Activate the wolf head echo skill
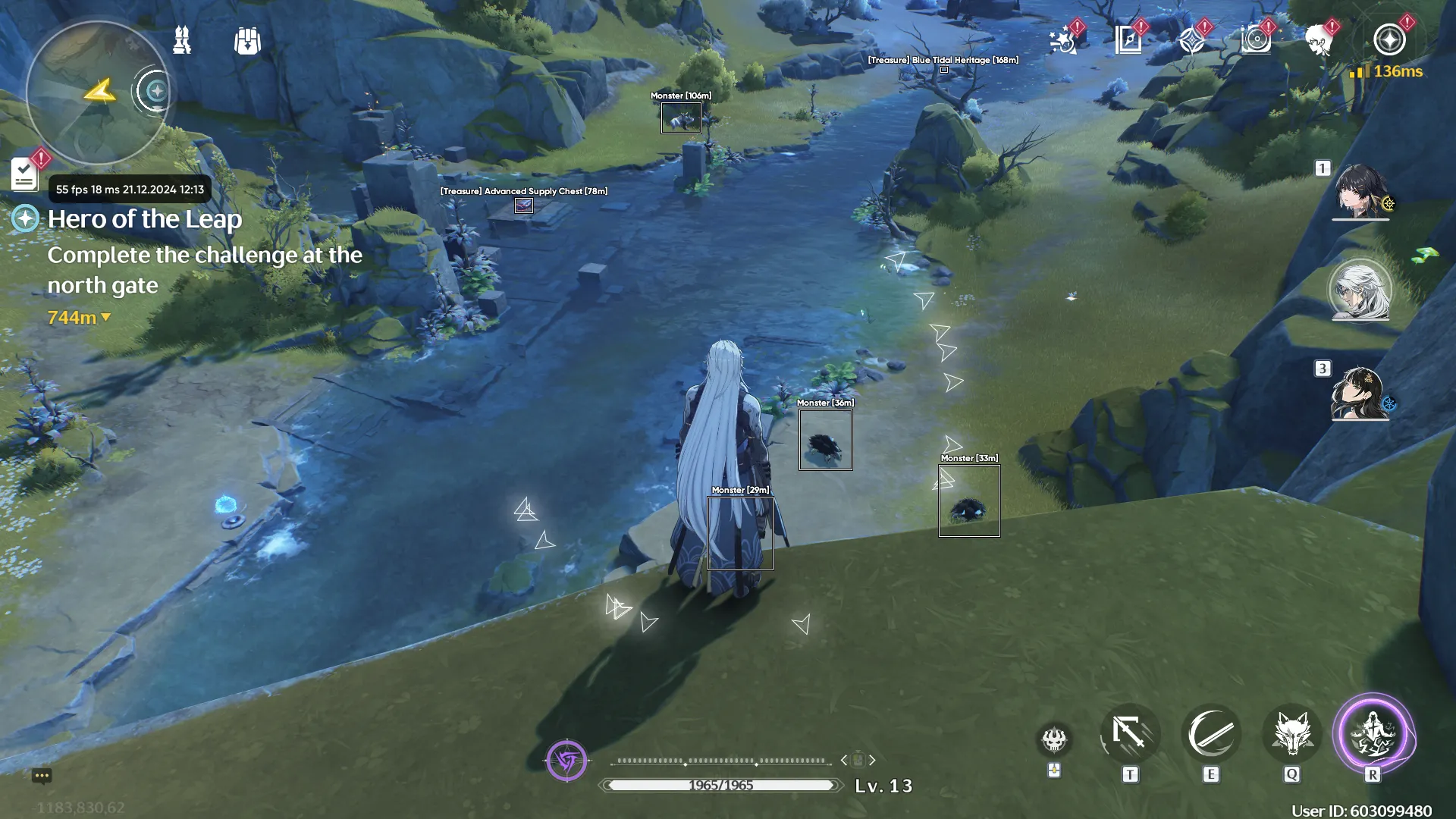 coord(1292,734)
